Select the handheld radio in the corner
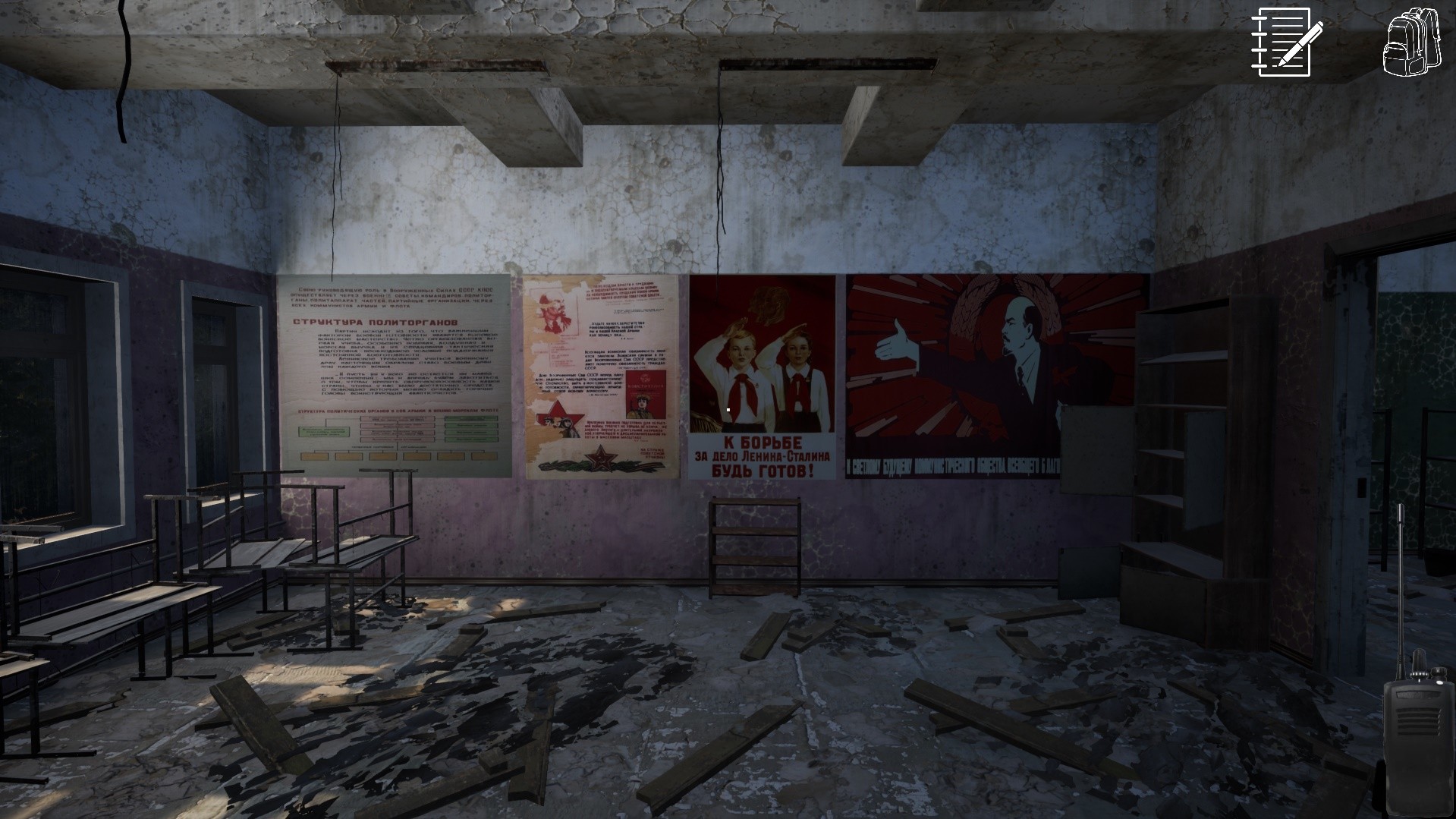 click(1419, 744)
